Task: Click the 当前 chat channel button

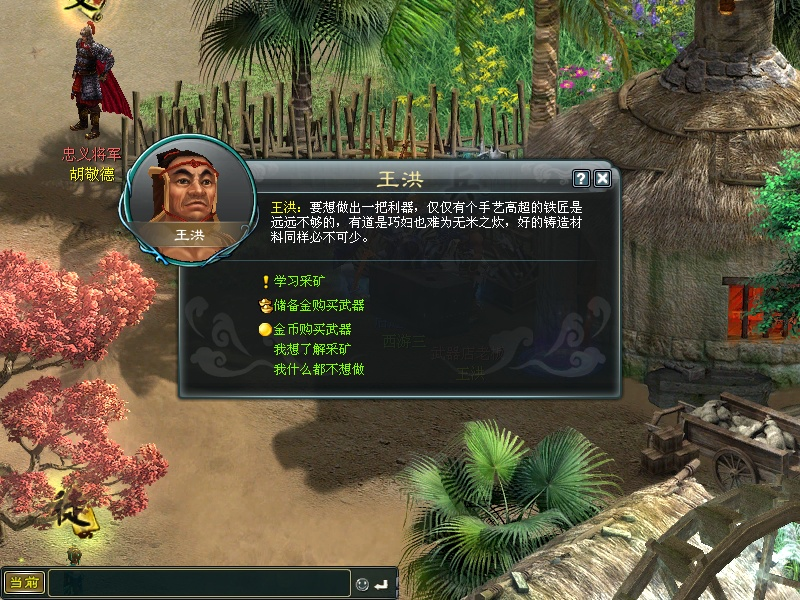Action: point(24,582)
